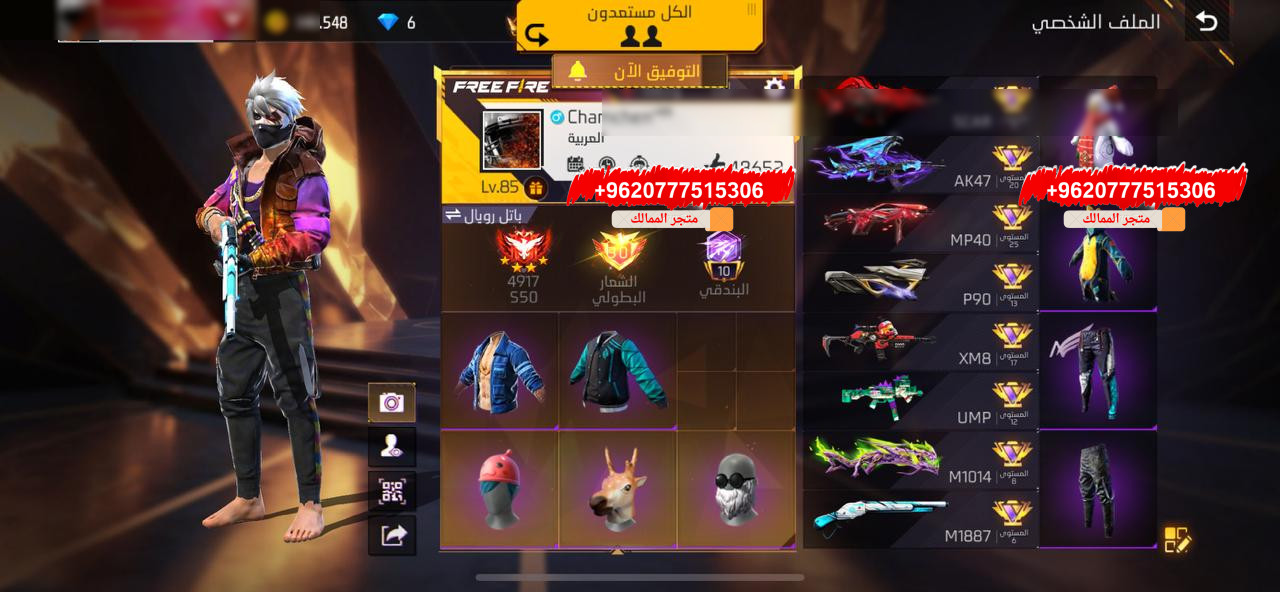The height and width of the screenshot is (592, 1280).
Task: Click the leave squad arrow button
Action: tap(537, 36)
